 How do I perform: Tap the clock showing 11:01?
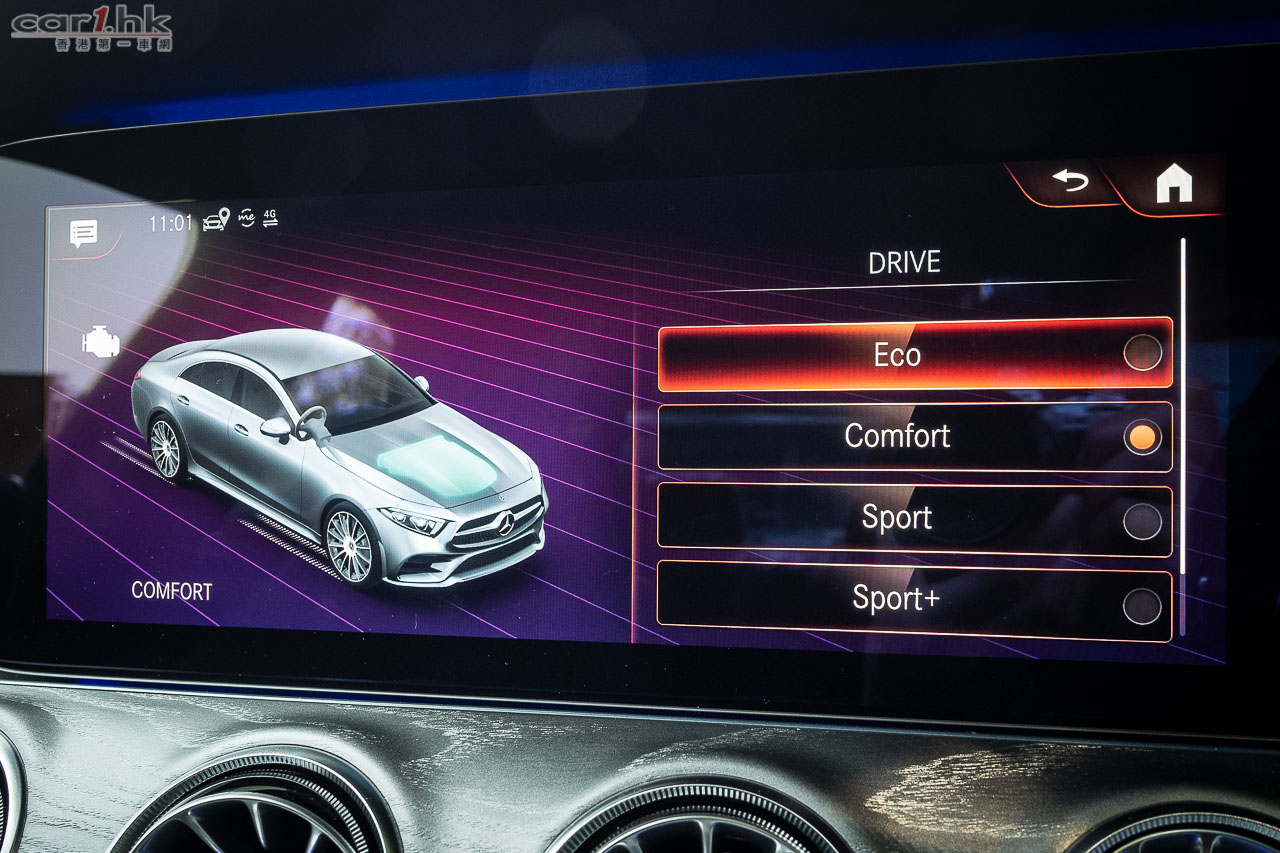coord(172,222)
